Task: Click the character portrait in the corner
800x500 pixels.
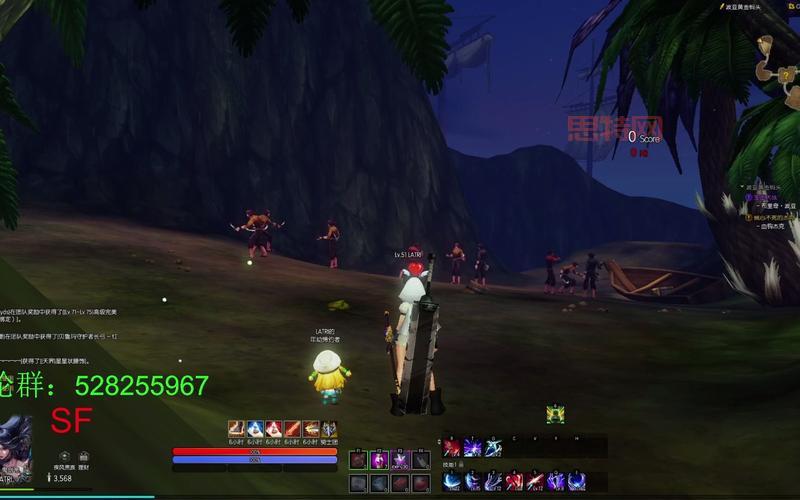Action: tap(17, 451)
